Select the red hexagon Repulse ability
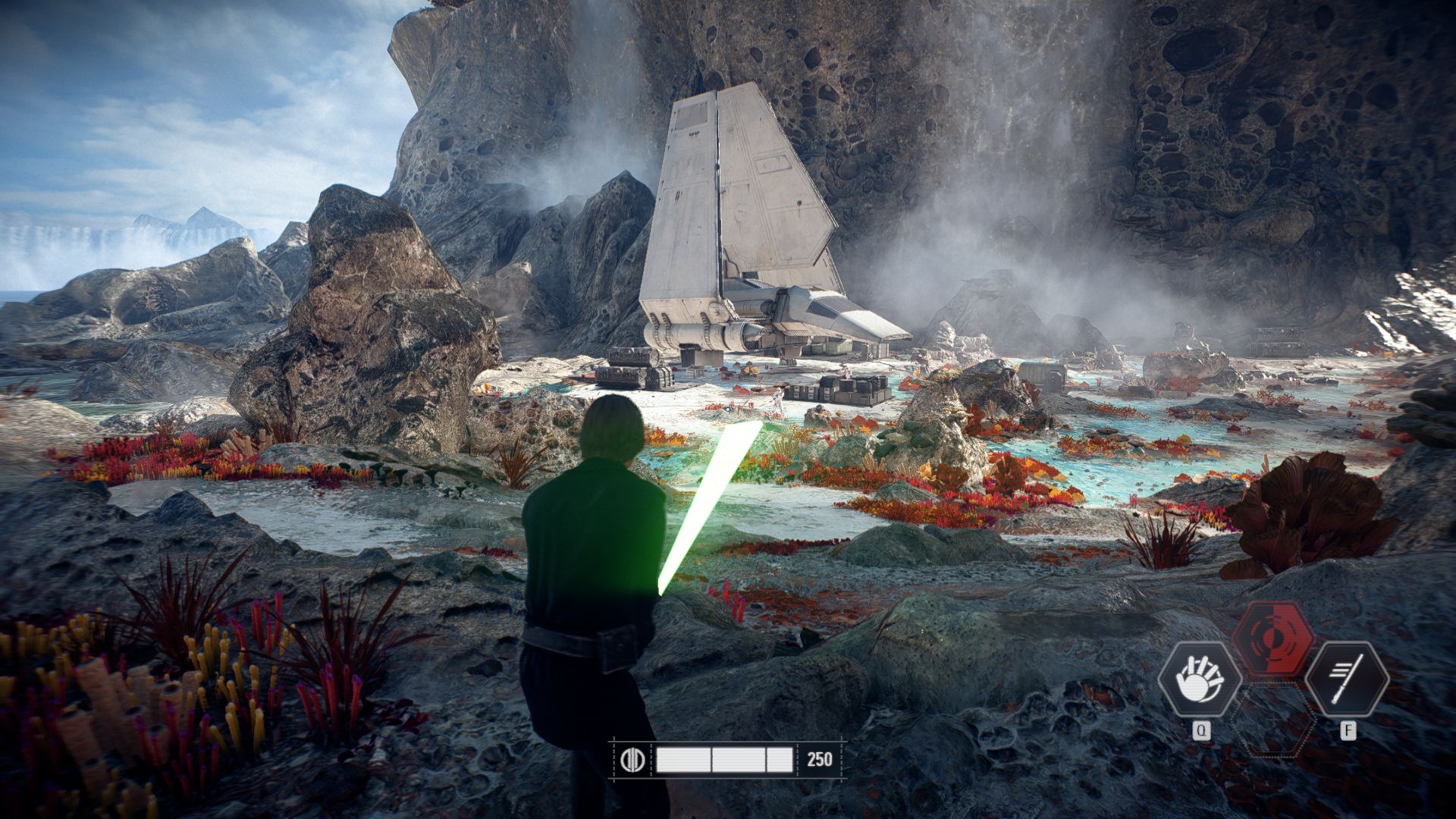Viewport: 1456px width, 819px height. 1273,639
